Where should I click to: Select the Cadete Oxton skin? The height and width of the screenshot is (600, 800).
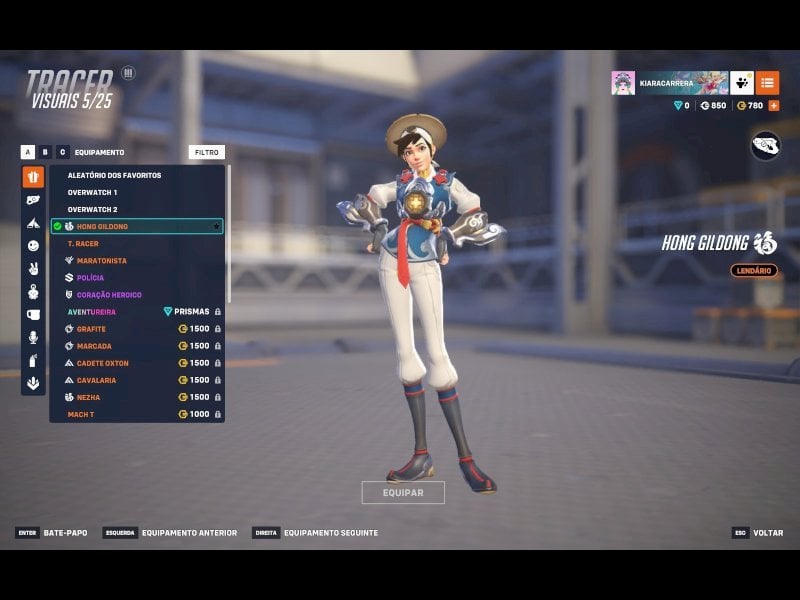click(x=102, y=363)
